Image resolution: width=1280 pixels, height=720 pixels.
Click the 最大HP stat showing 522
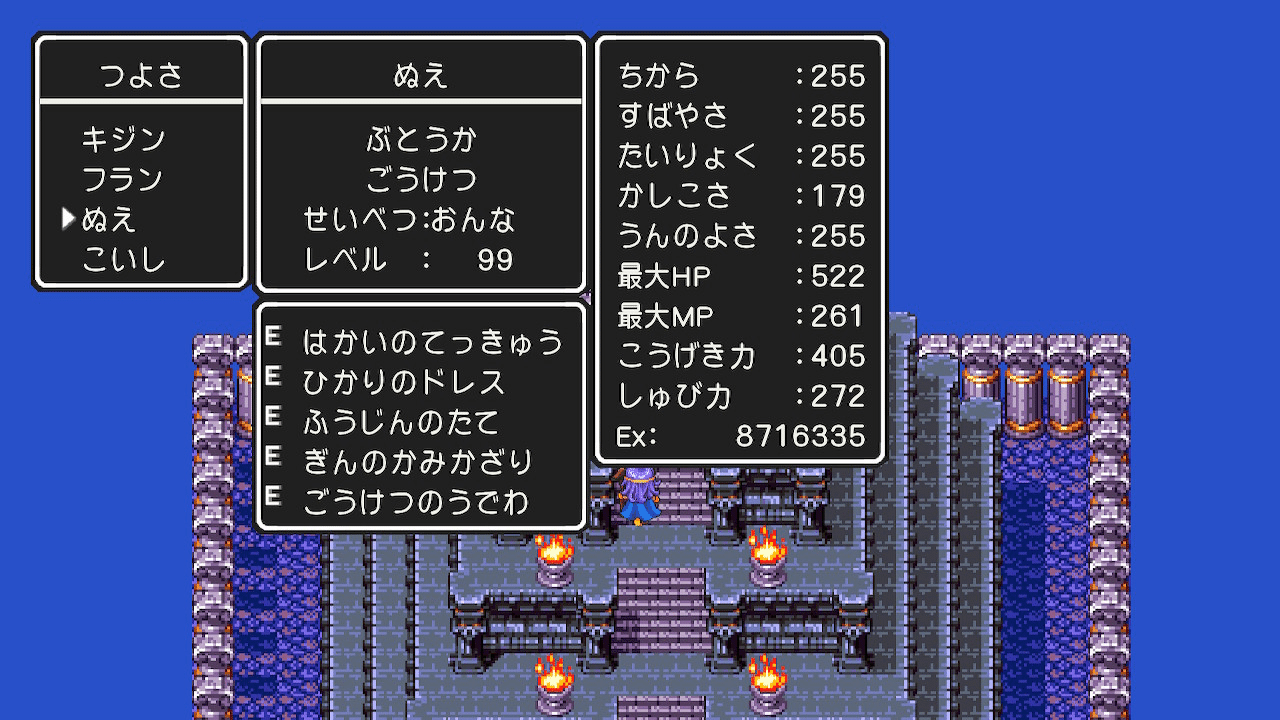(740, 277)
